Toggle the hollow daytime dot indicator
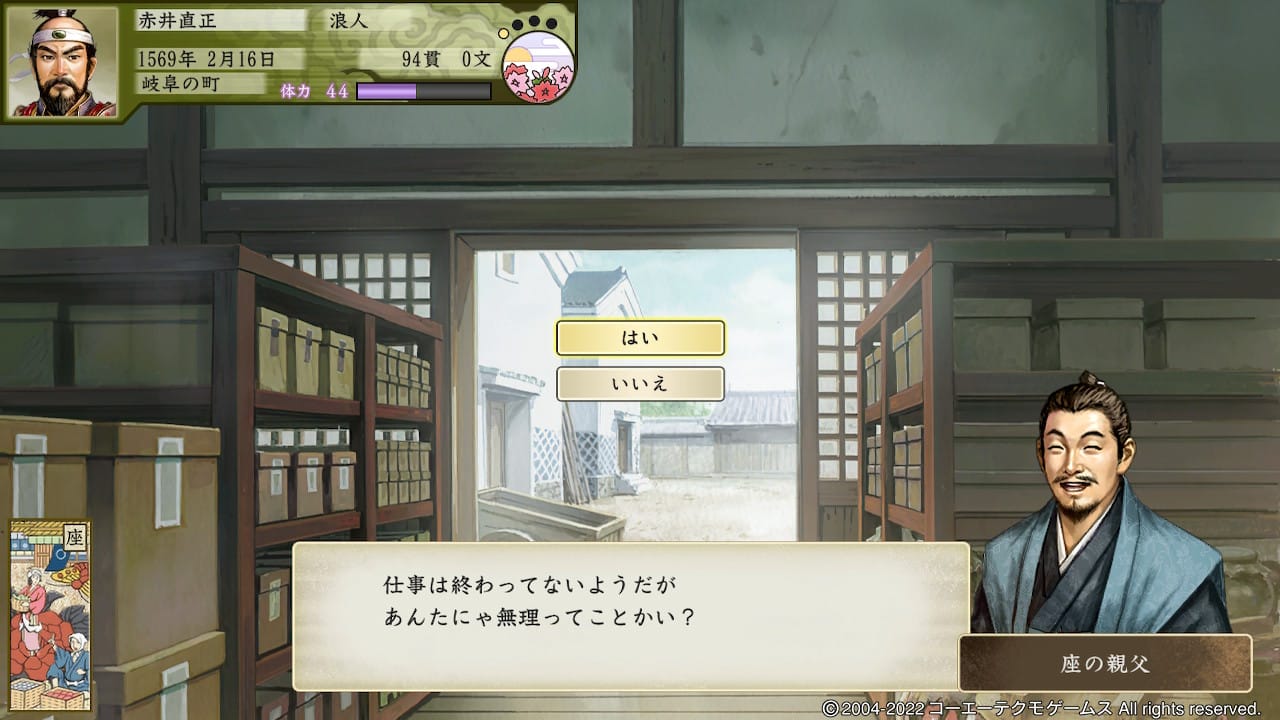Viewport: 1280px width, 720px height. pyautogui.click(x=503, y=33)
